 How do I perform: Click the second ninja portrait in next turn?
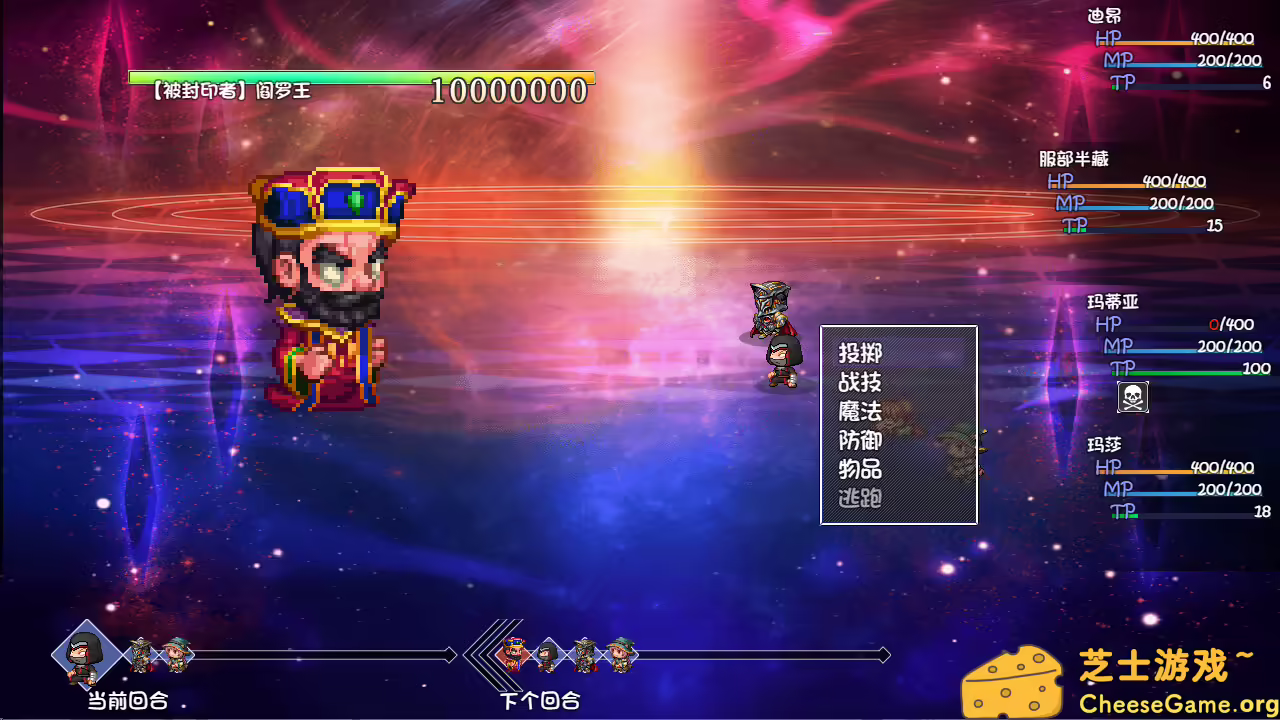coord(545,657)
